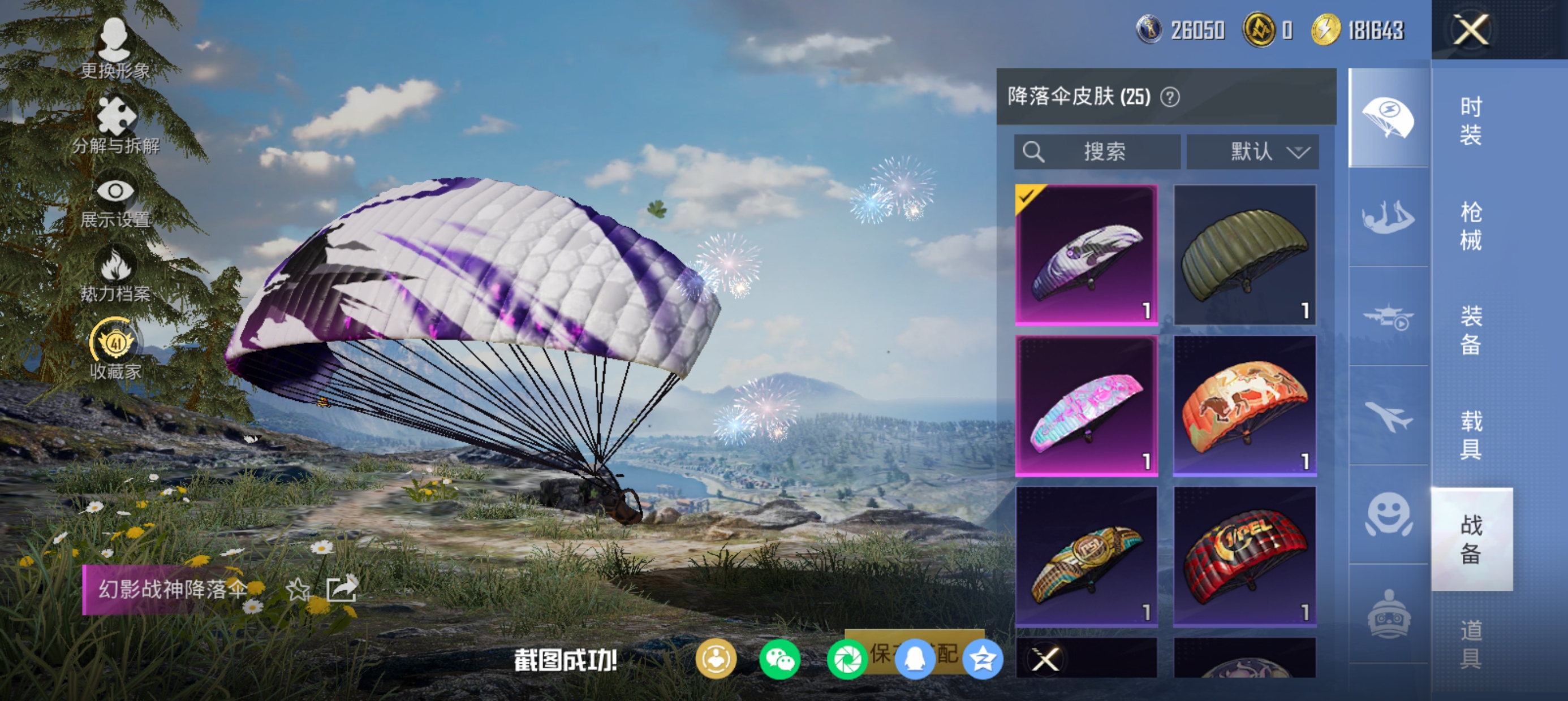Select the olive green default parachute

(x=1244, y=255)
